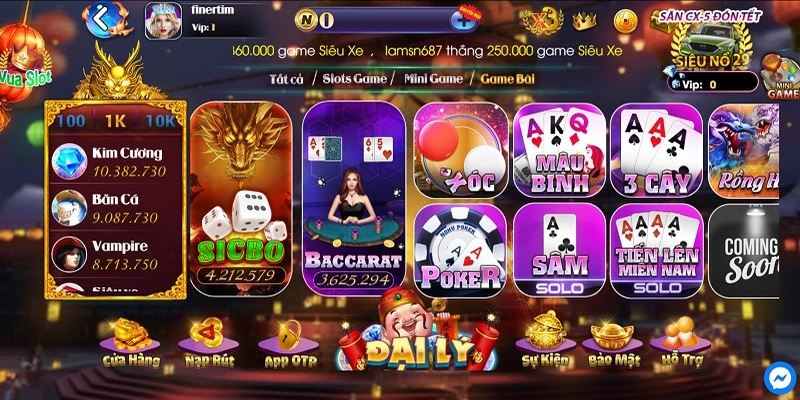Viewport: 800px width, 400px height.
Task: Open the App OTP option
Action: point(287,341)
